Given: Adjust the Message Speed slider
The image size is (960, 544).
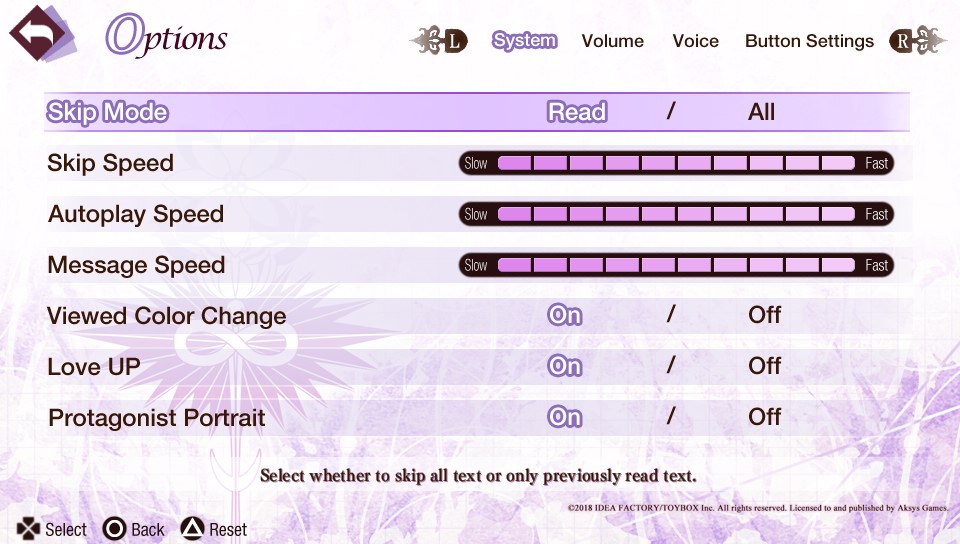Looking at the screenshot, I should click(x=676, y=265).
